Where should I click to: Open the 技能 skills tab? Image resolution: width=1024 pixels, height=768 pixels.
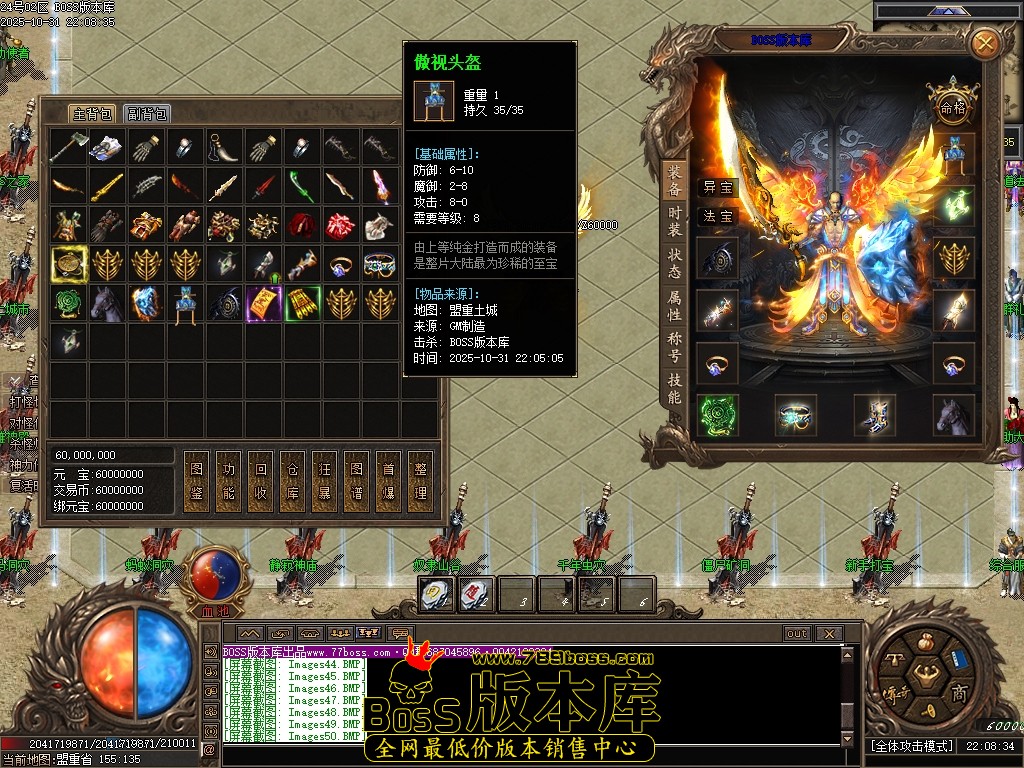pos(675,388)
